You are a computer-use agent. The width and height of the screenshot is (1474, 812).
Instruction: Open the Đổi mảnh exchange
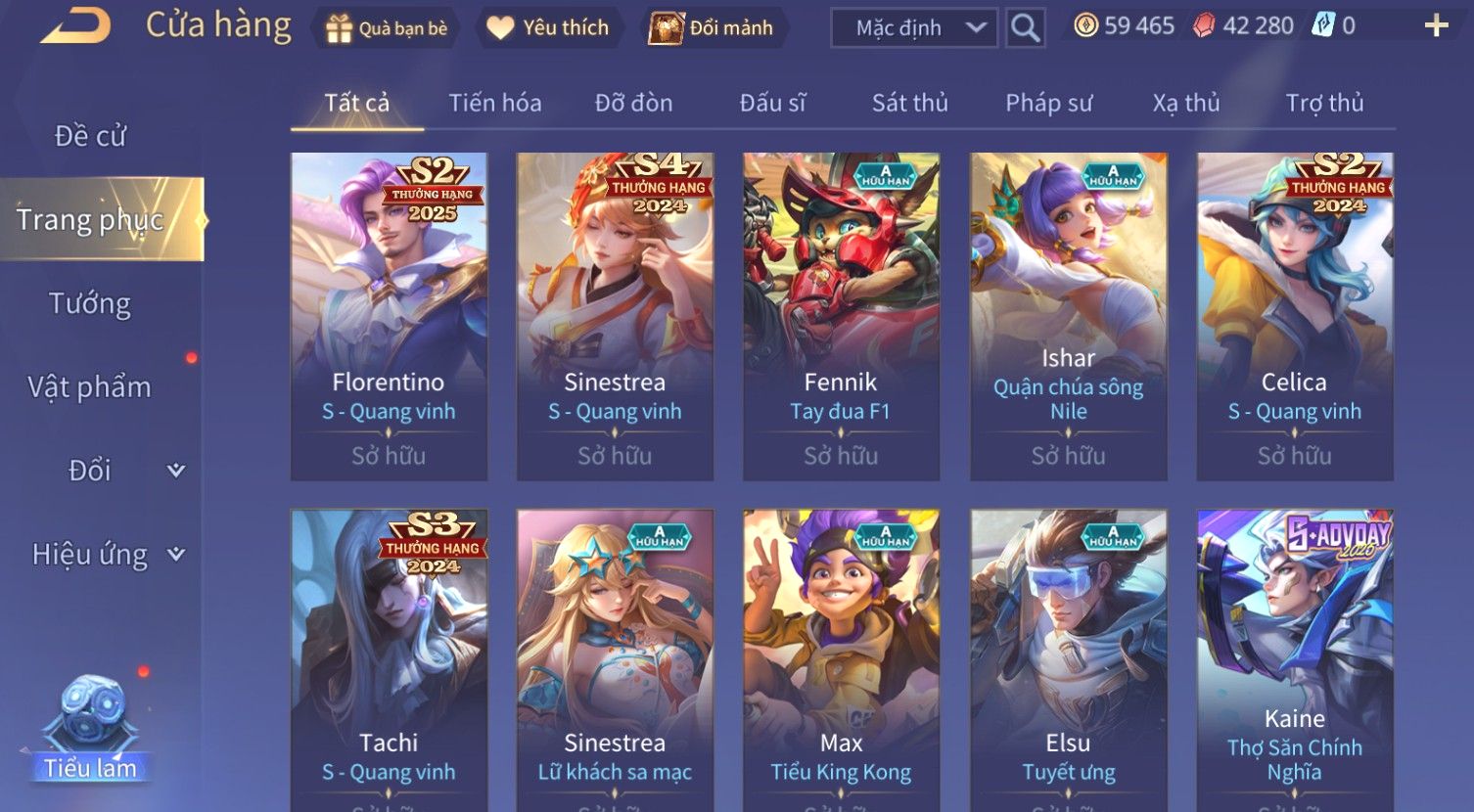pos(712,28)
